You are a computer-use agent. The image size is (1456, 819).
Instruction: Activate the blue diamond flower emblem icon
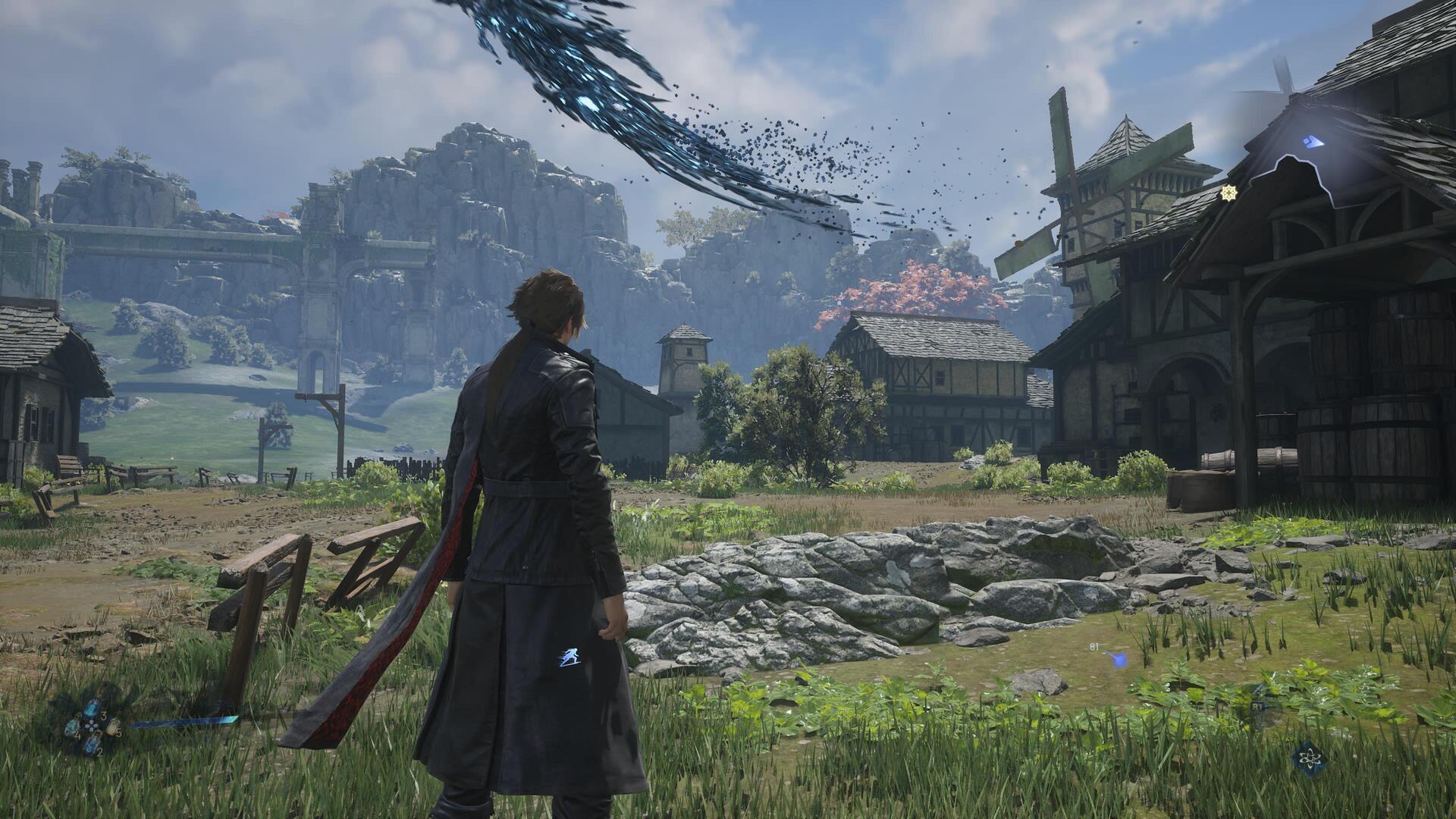[1311, 759]
